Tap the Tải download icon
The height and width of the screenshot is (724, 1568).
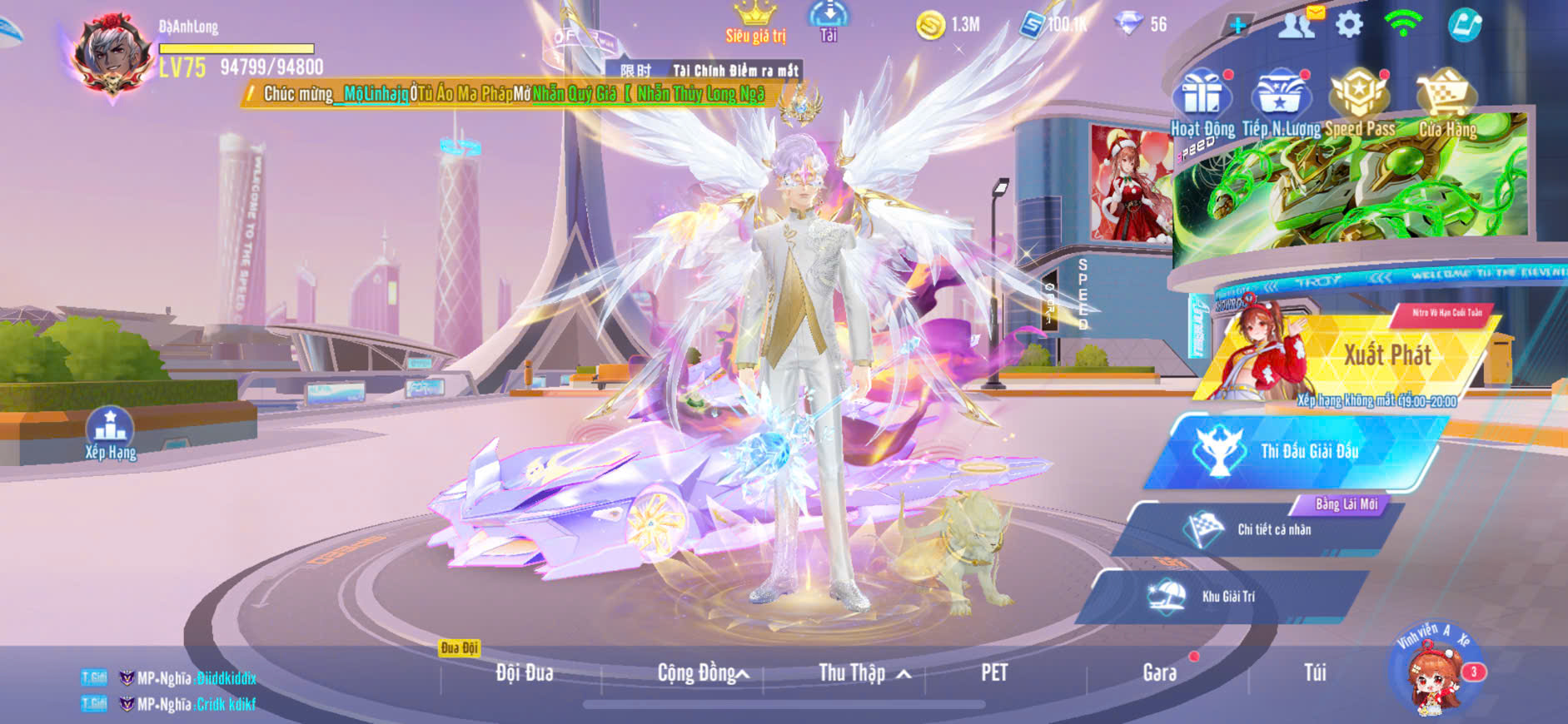click(829, 20)
